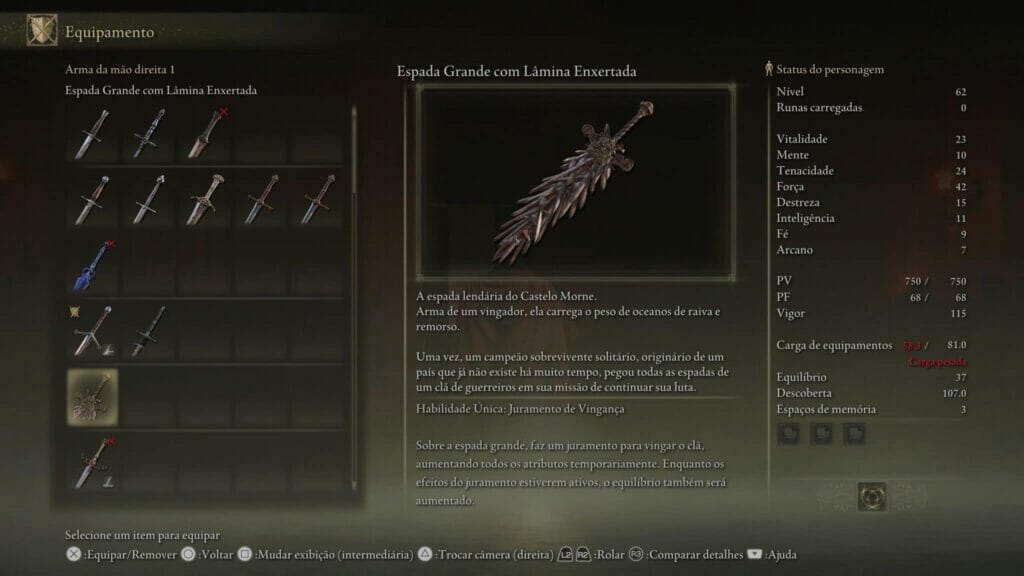
Task: Choose the red-marked dagger in the top row
Action: pos(205,132)
